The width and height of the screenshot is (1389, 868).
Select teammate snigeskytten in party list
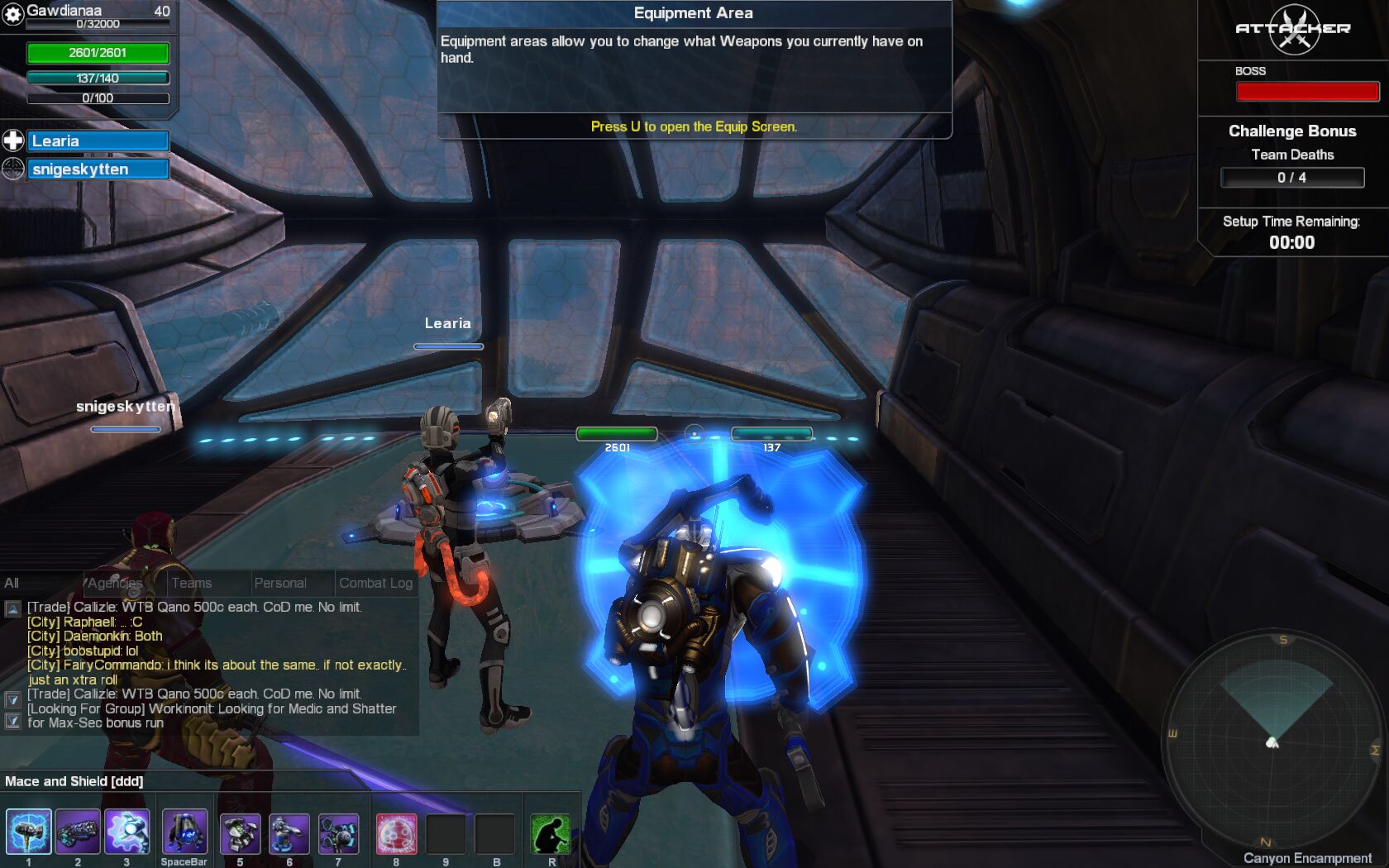(98, 169)
